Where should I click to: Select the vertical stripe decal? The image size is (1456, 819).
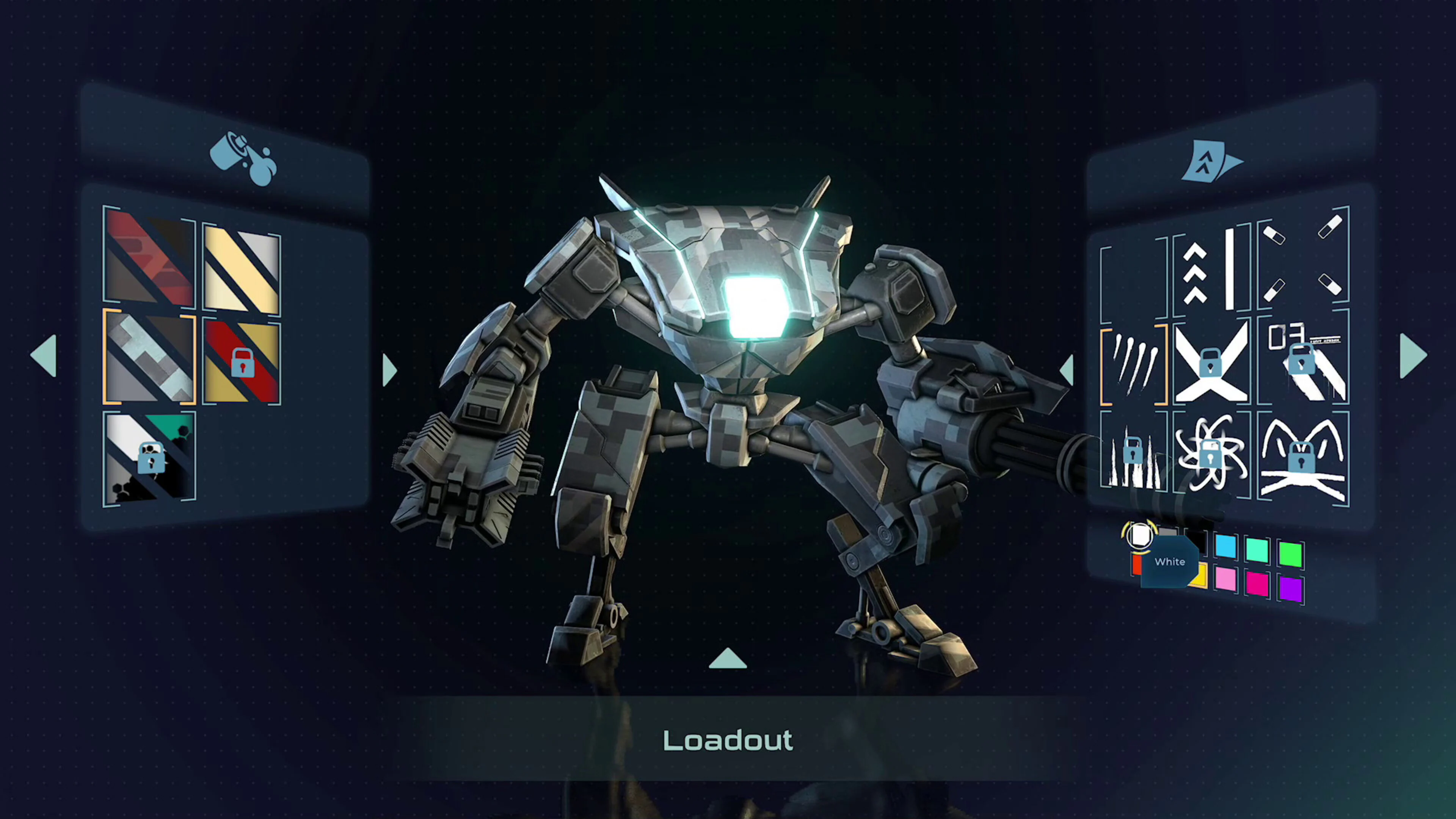1232,271
